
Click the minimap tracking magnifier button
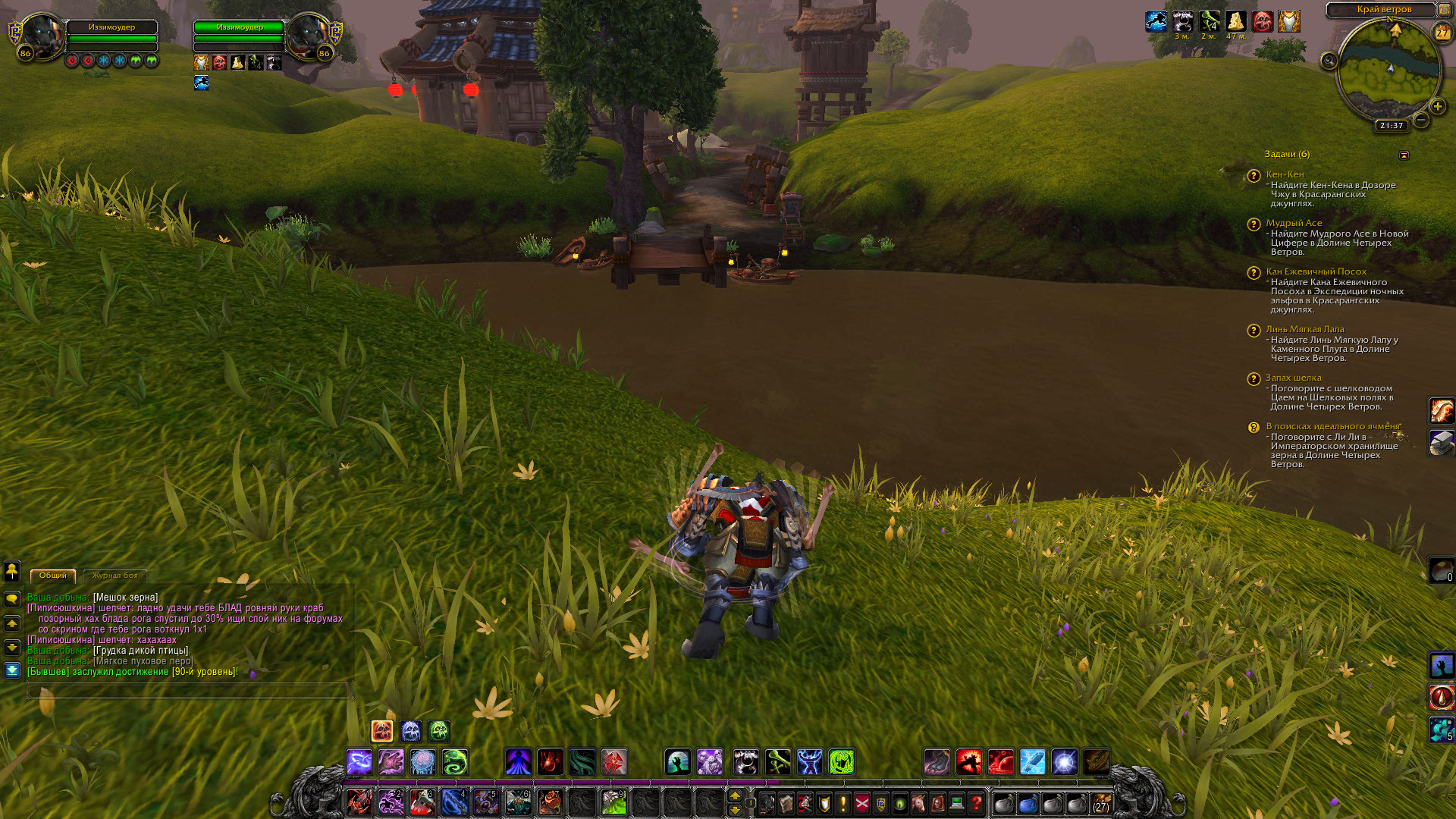(1329, 61)
